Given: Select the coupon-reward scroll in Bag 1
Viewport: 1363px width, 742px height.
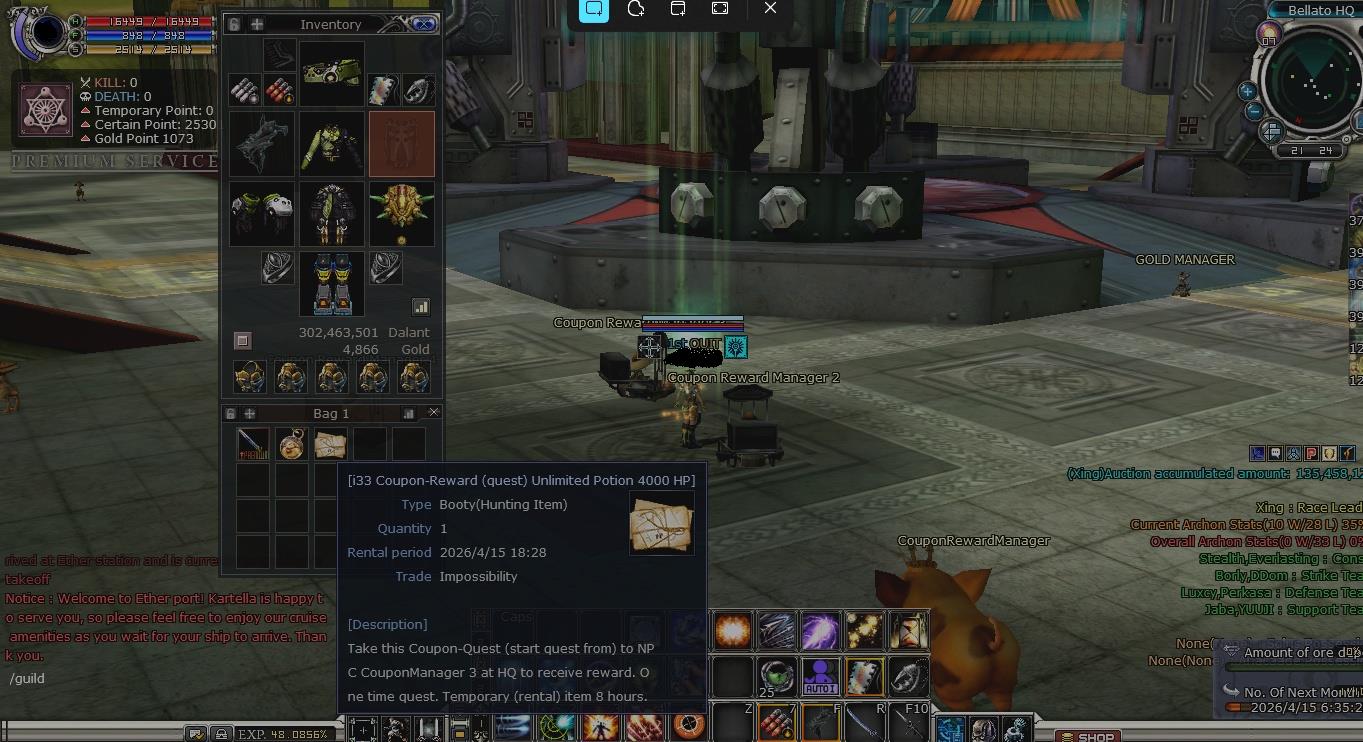Looking at the screenshot, I should pos(330,444).
